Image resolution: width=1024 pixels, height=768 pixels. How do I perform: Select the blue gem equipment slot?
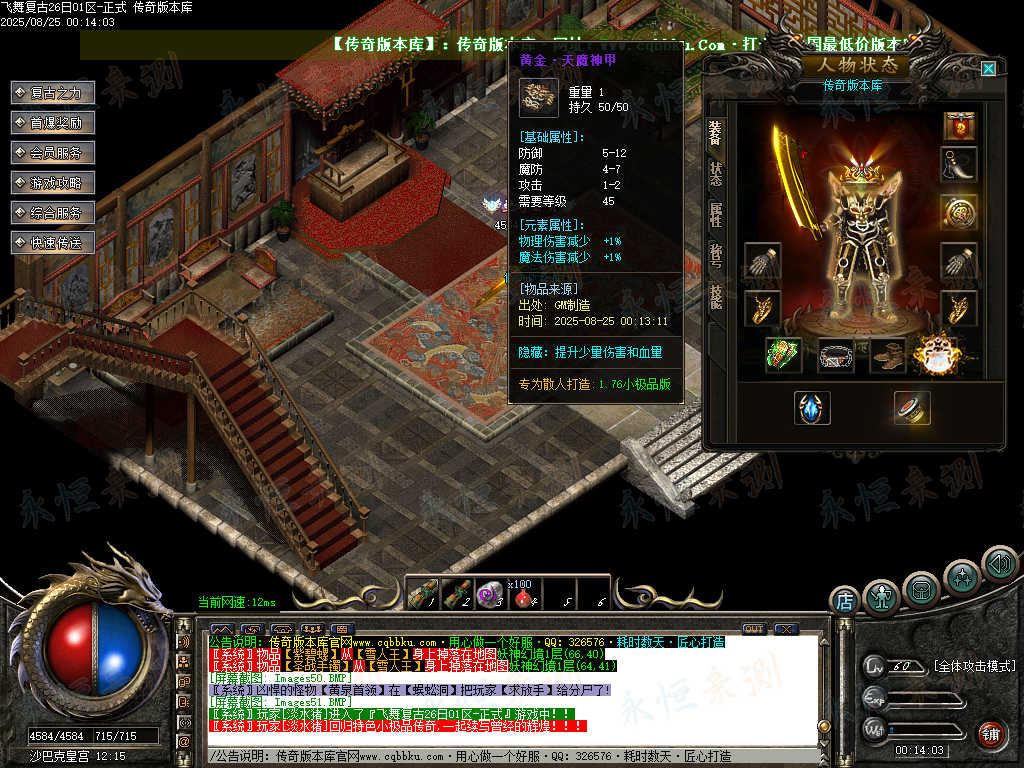812,408
